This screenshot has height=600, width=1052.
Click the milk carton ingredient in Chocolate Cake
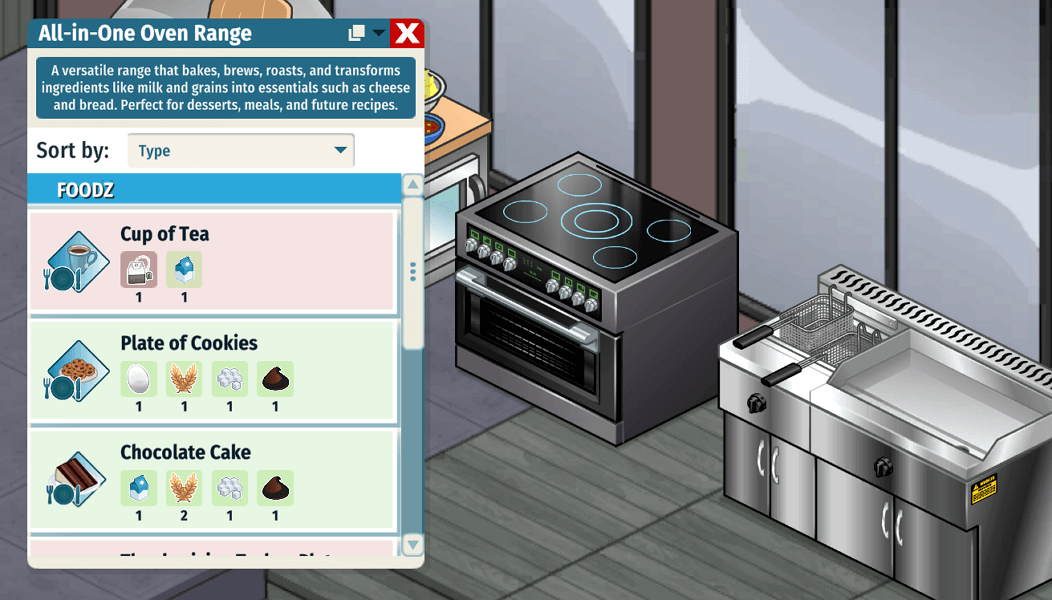[x=138, y=488]
